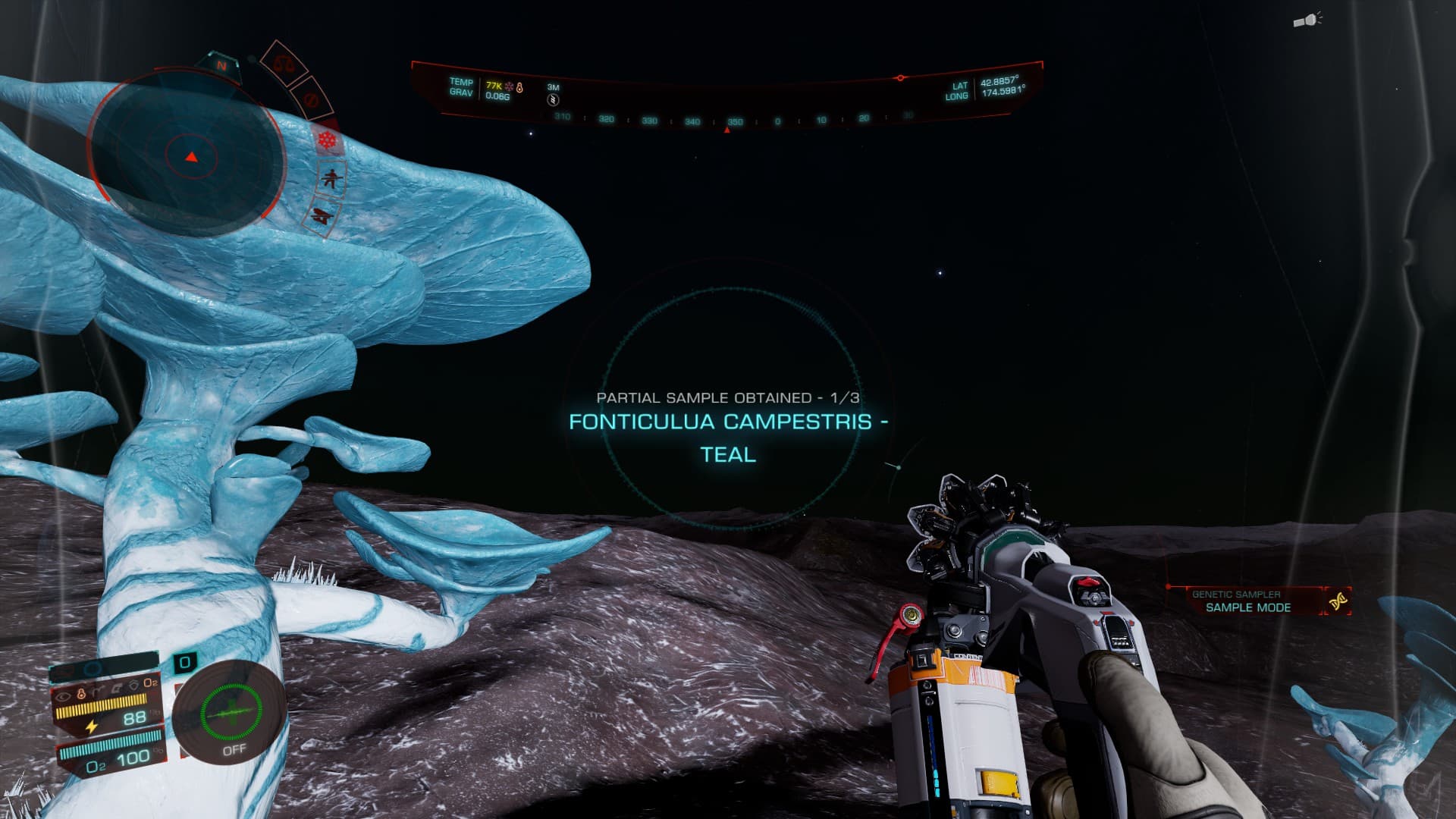
Task: Click the thermometer icon next to the 77K reading
Action: [519, 87]
